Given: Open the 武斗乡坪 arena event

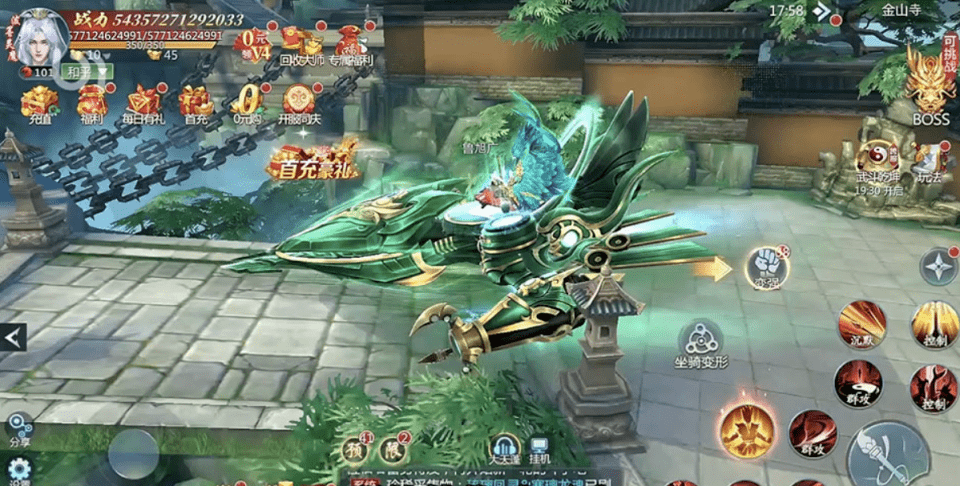Looking at the screenshot, I should pos(878,163).
